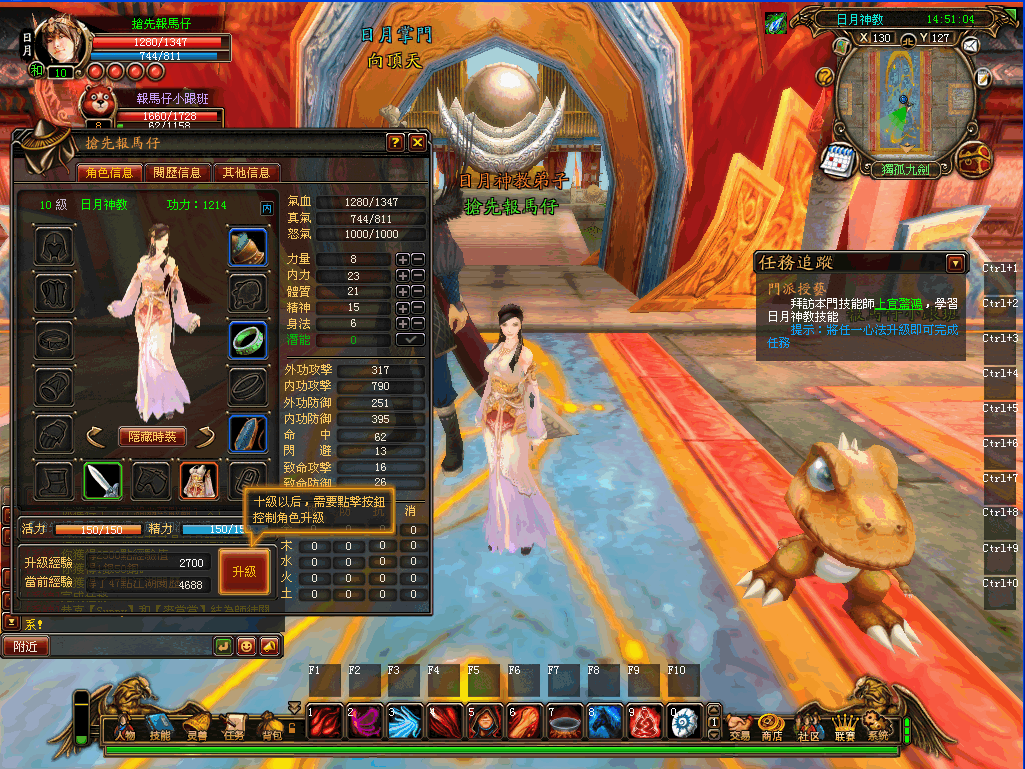Switch to the 其他信息 tab
This screenshot has width=1025, height=769.
(246, 172)
